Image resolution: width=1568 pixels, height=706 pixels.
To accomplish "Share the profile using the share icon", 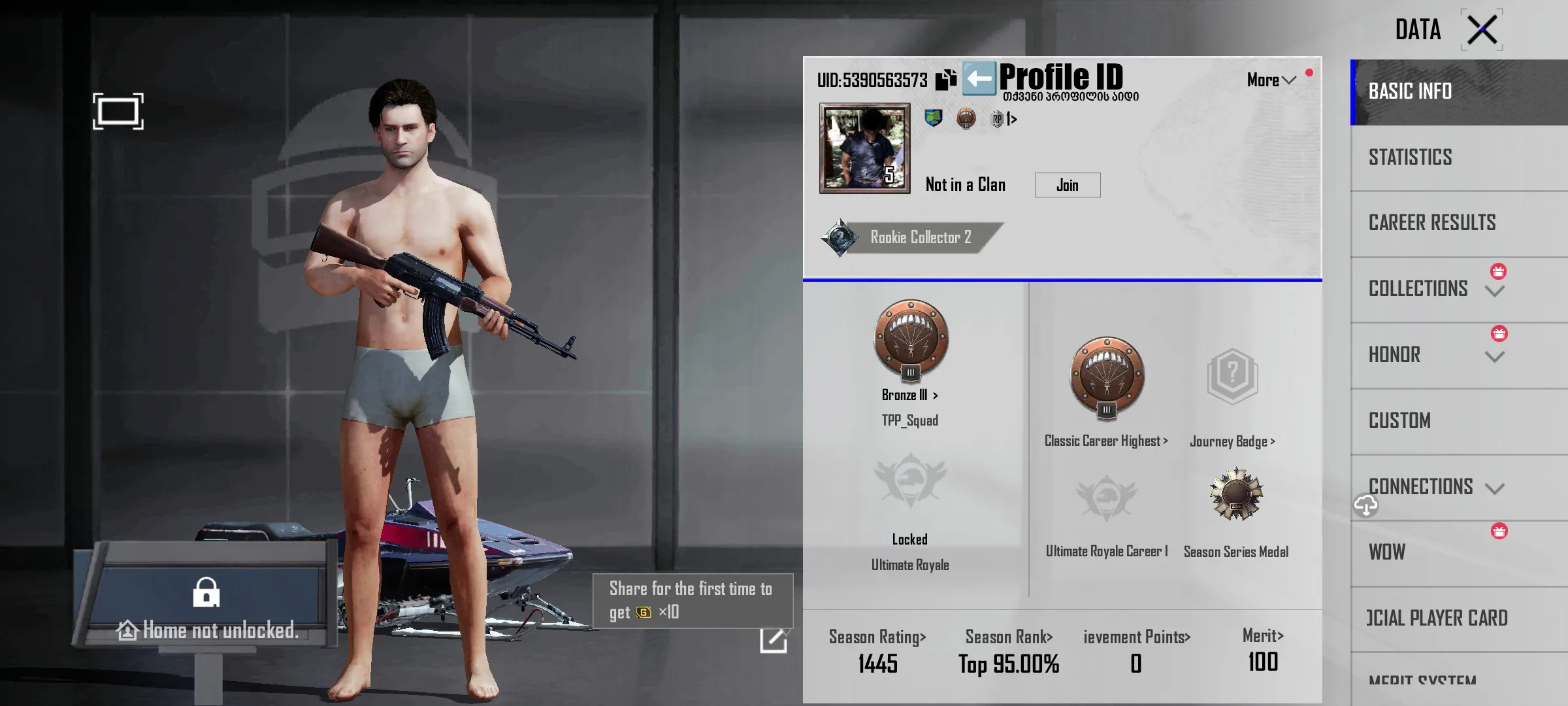I will point(773,639).
